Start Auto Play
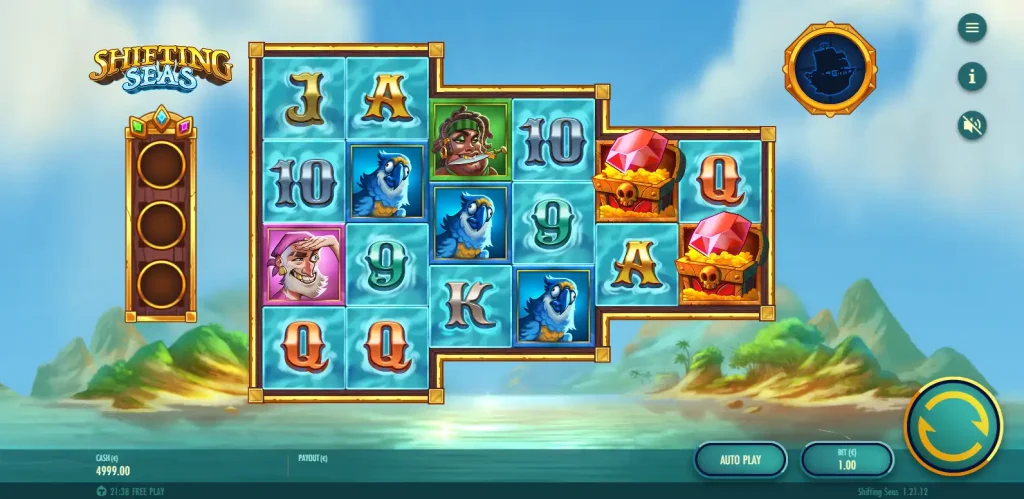The image size is (1024, 499). tap(740, 460)
